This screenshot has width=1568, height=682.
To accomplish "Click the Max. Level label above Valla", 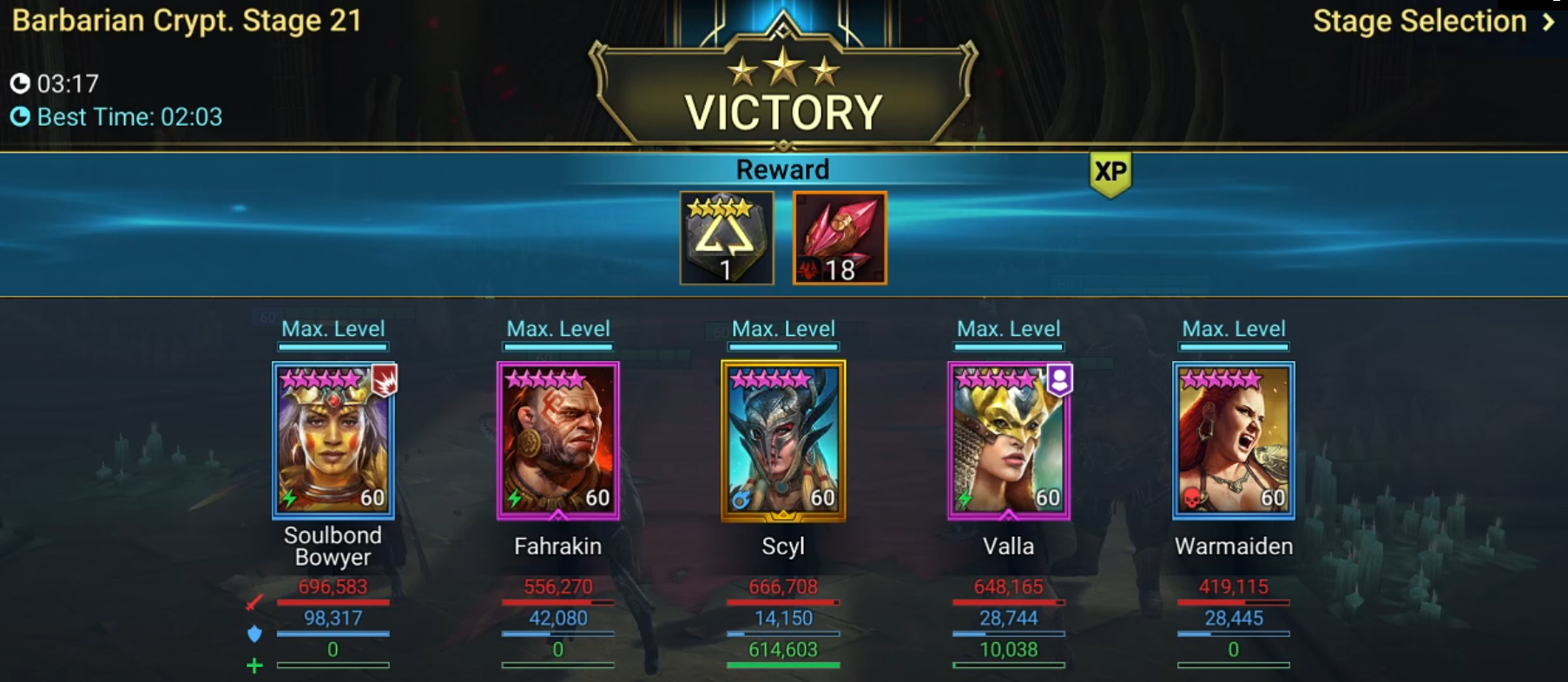I will click(1008, 328).
